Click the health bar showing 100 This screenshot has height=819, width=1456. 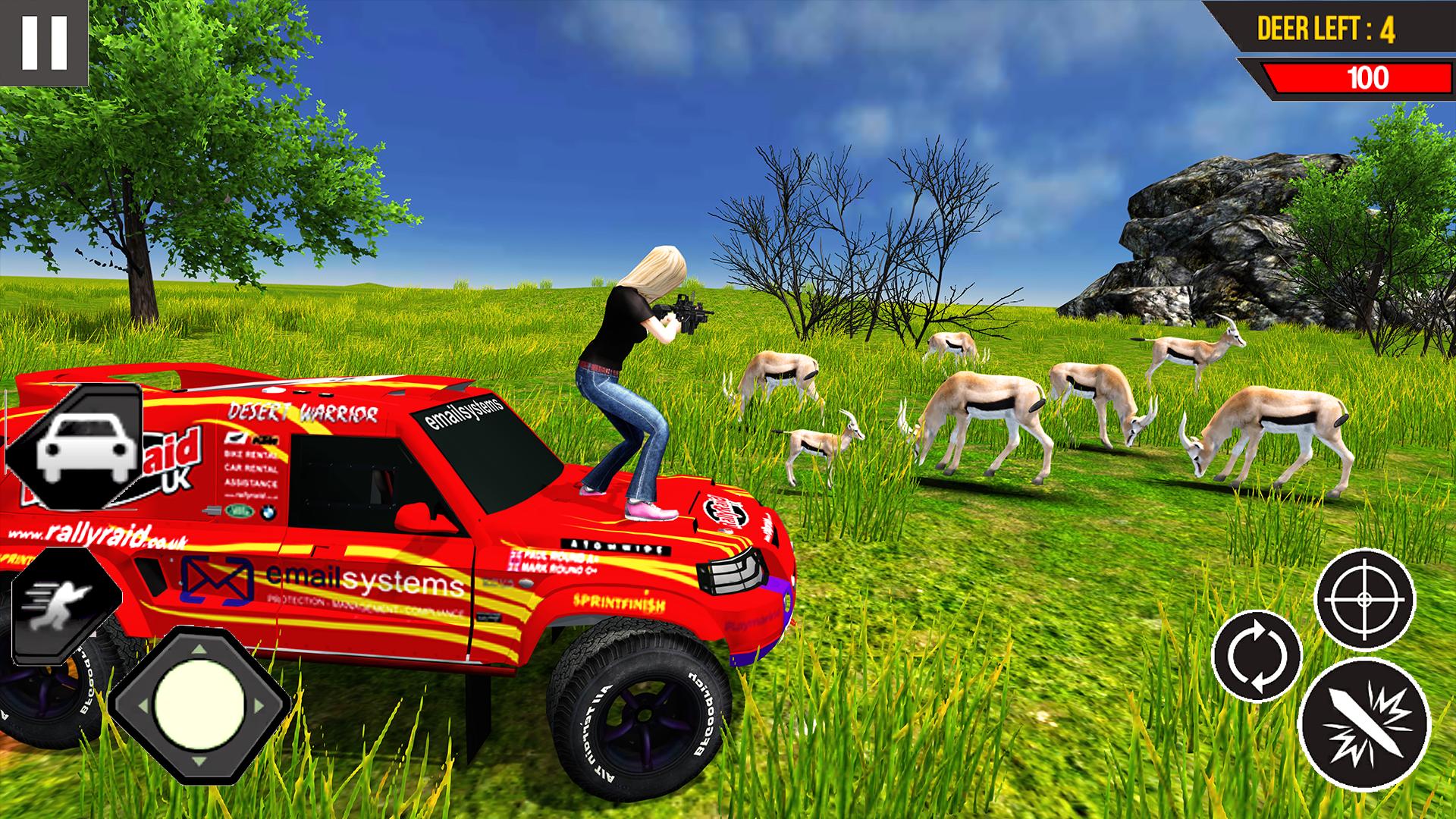coord(1357,76)
